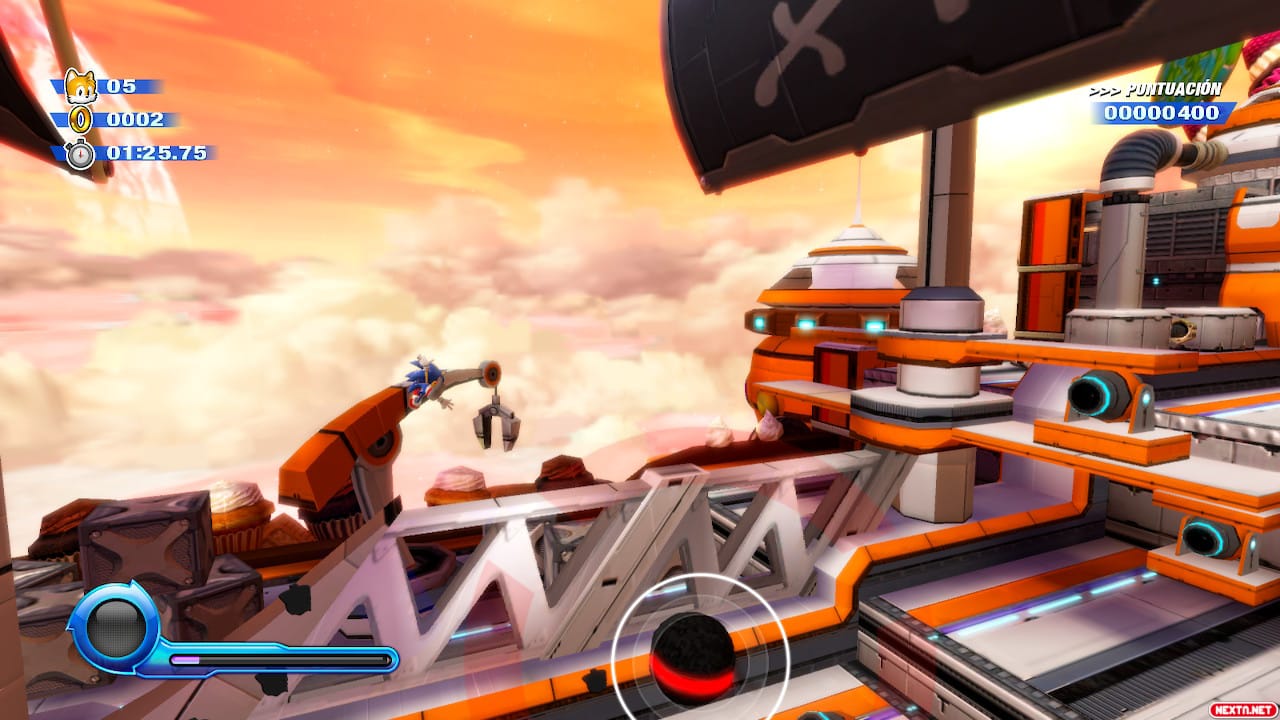Click the Tails lives icon
The width and height of the screenshot is (1280, 720).
[x=80, y=86]
